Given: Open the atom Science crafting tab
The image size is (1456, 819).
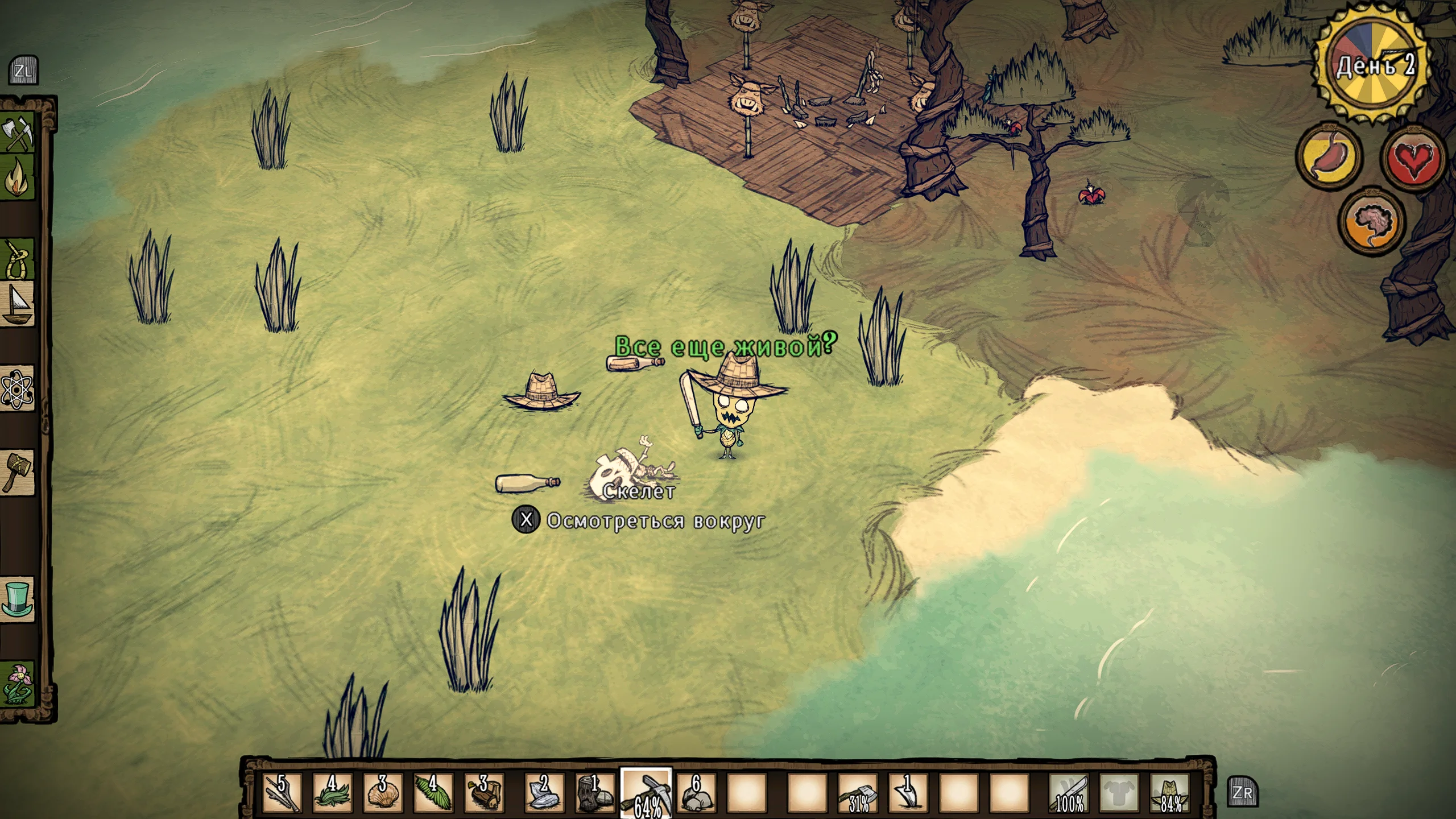Looking at the screenshot, I should (18, 389).
